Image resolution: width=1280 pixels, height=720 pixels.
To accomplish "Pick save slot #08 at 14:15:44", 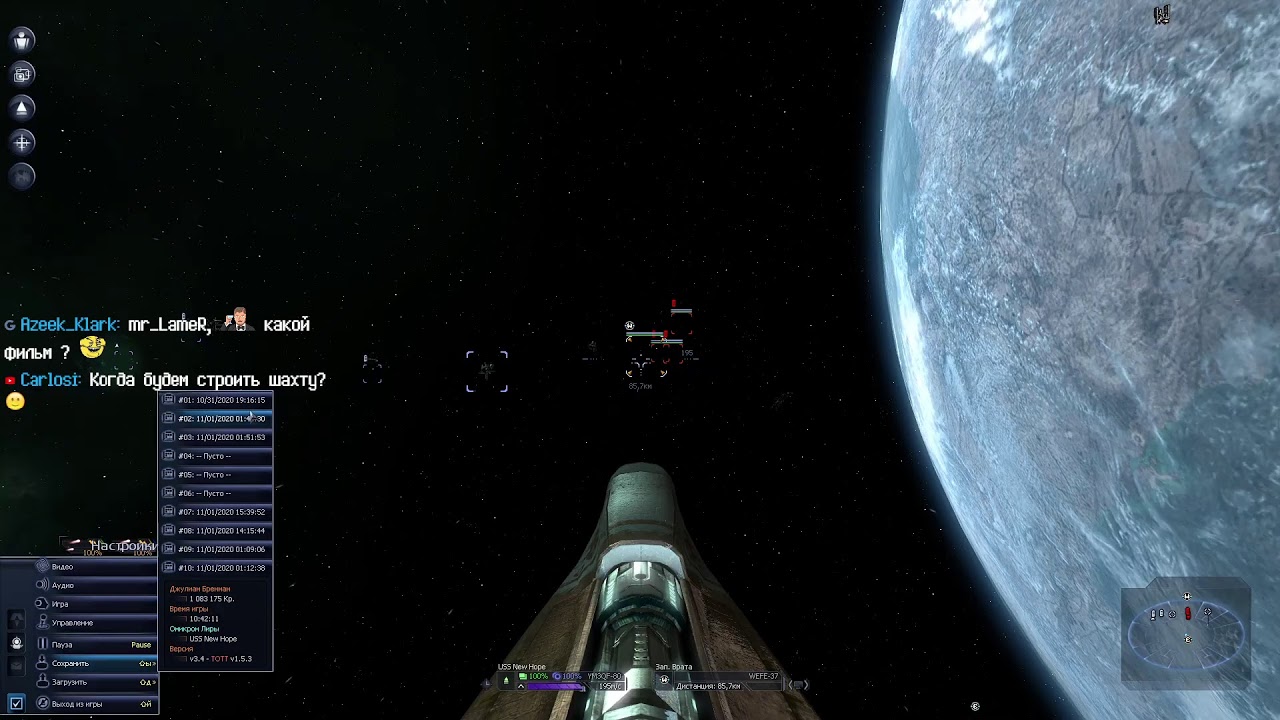I will coord(220,531).
